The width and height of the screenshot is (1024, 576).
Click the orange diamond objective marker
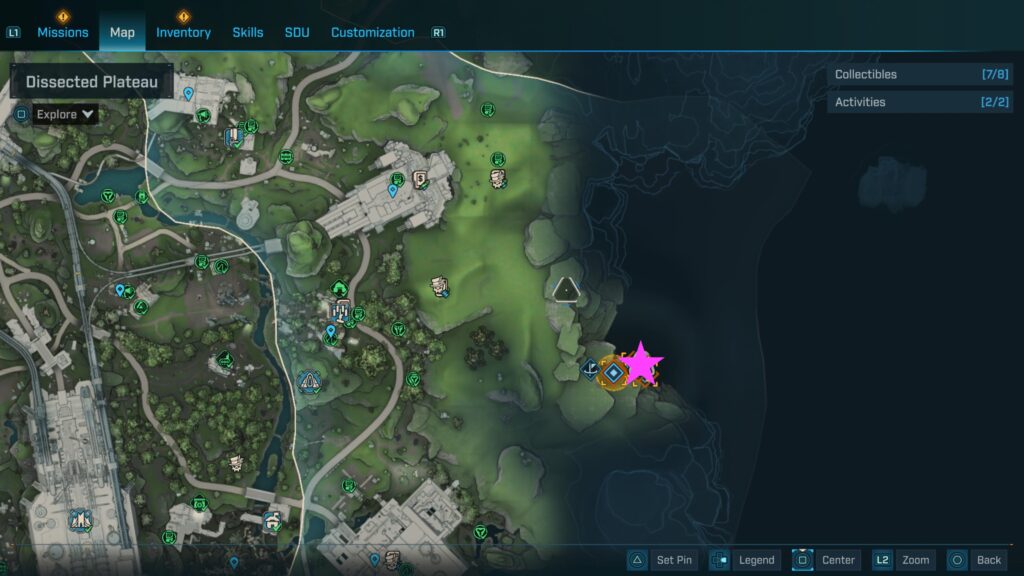(613, 373)
